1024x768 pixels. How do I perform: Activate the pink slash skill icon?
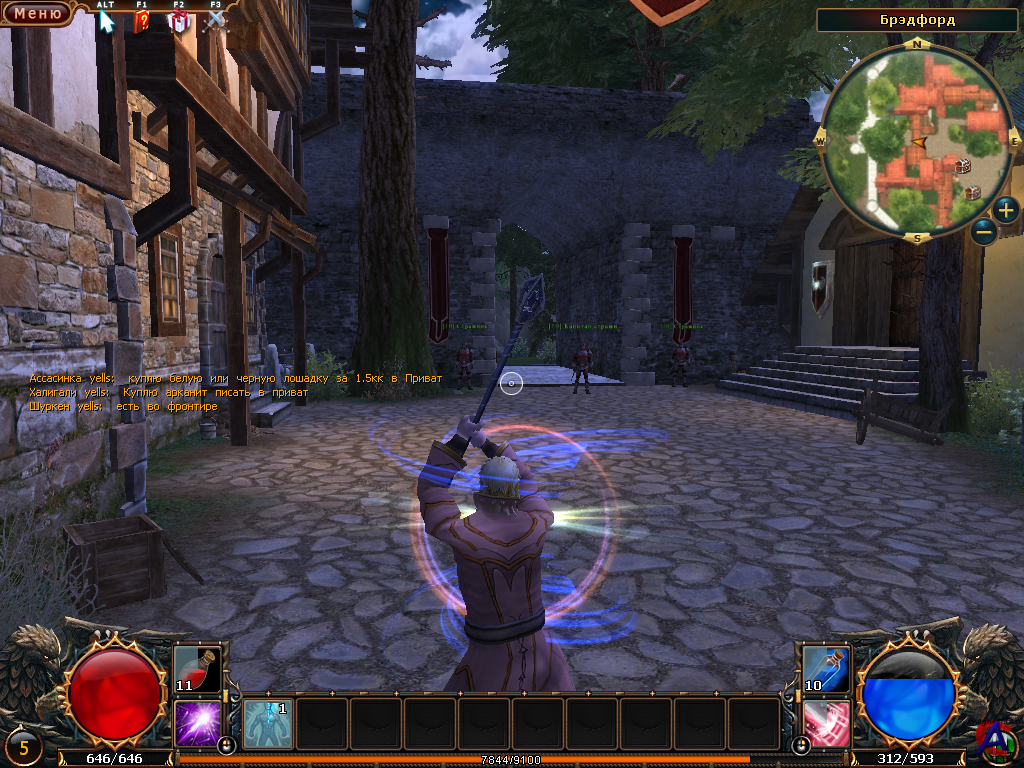[826, 723]
